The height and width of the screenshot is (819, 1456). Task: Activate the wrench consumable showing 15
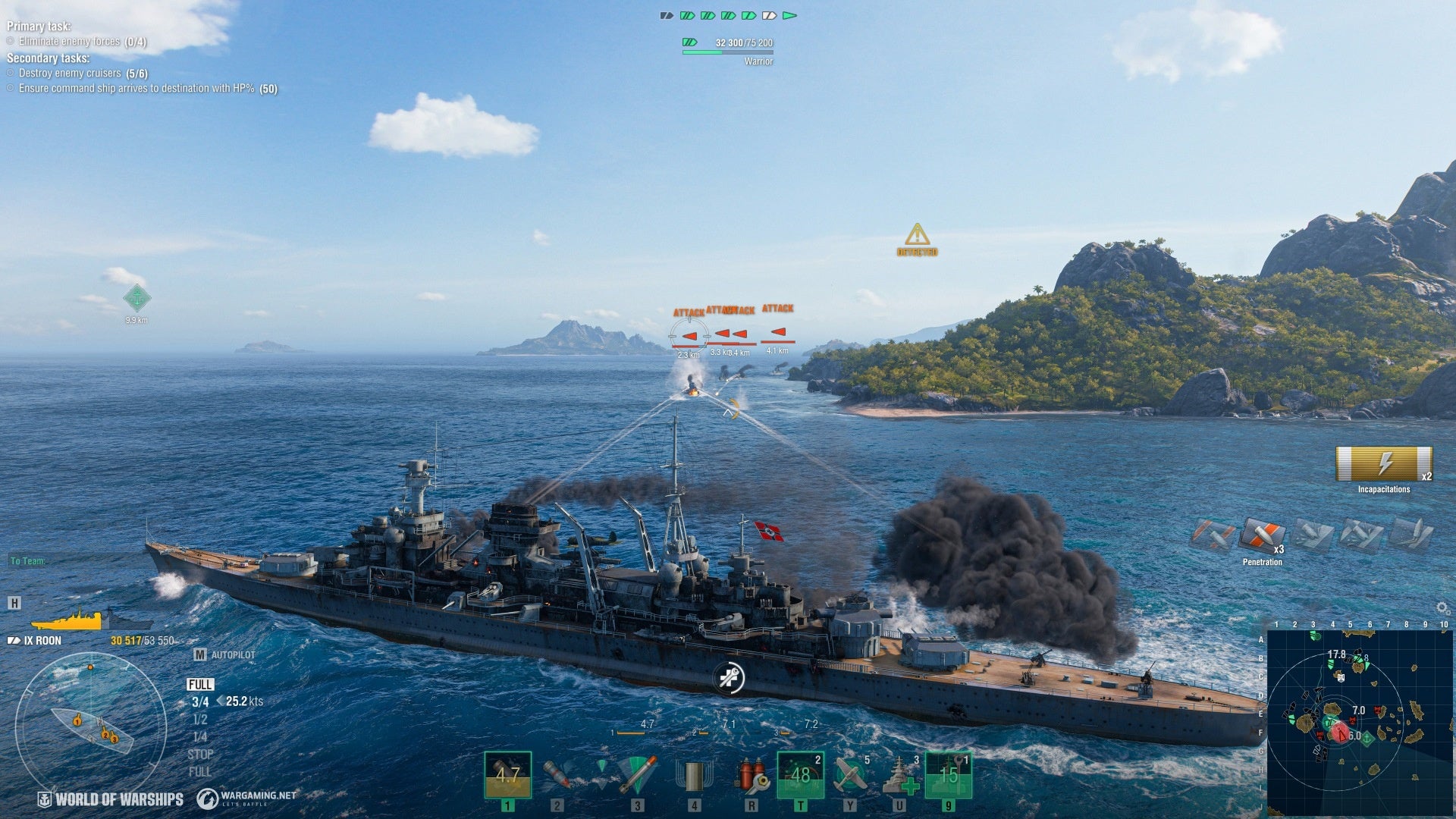949,775
